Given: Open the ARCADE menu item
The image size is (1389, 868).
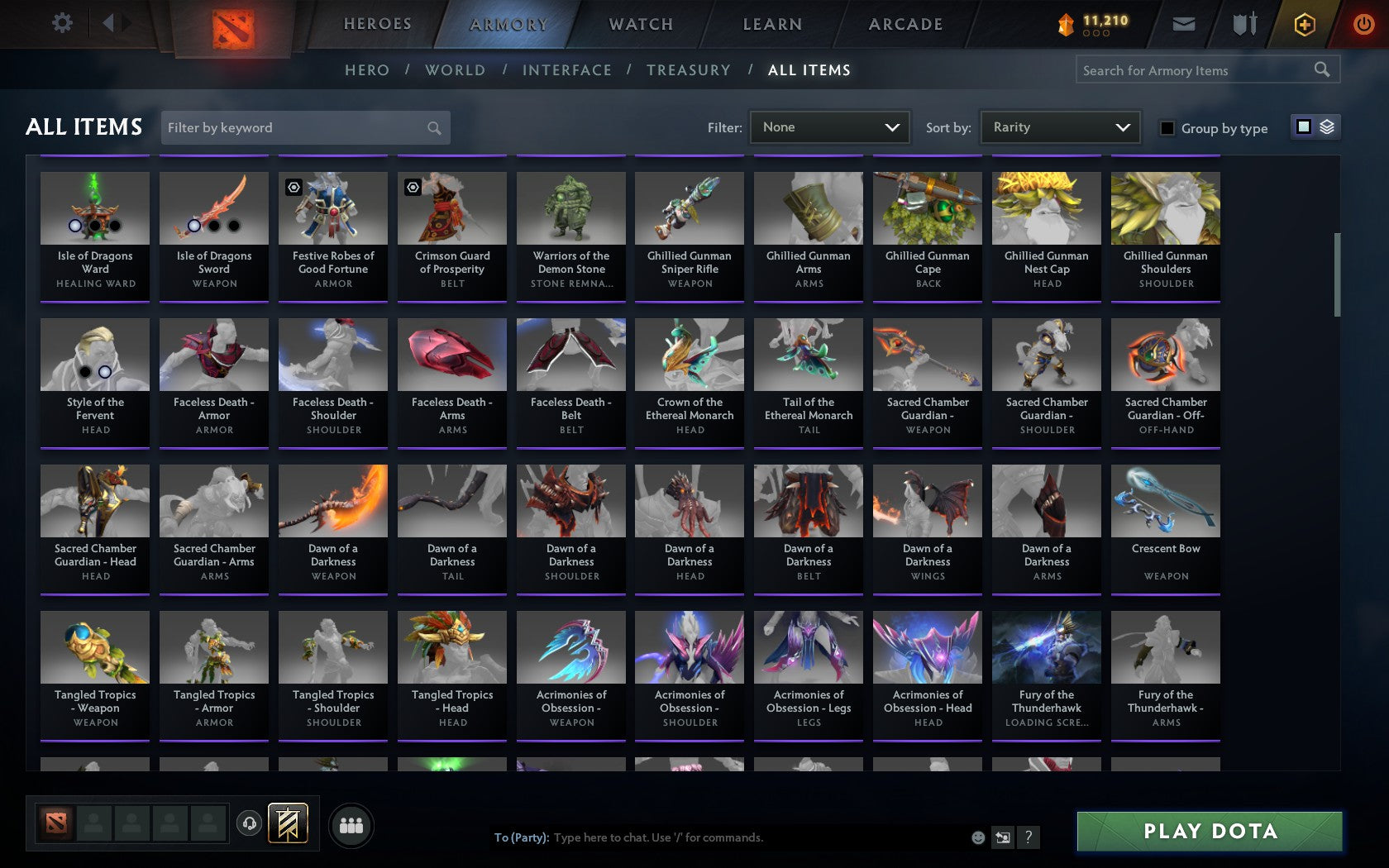Looking at the screenshot, I should coord(904,24).
